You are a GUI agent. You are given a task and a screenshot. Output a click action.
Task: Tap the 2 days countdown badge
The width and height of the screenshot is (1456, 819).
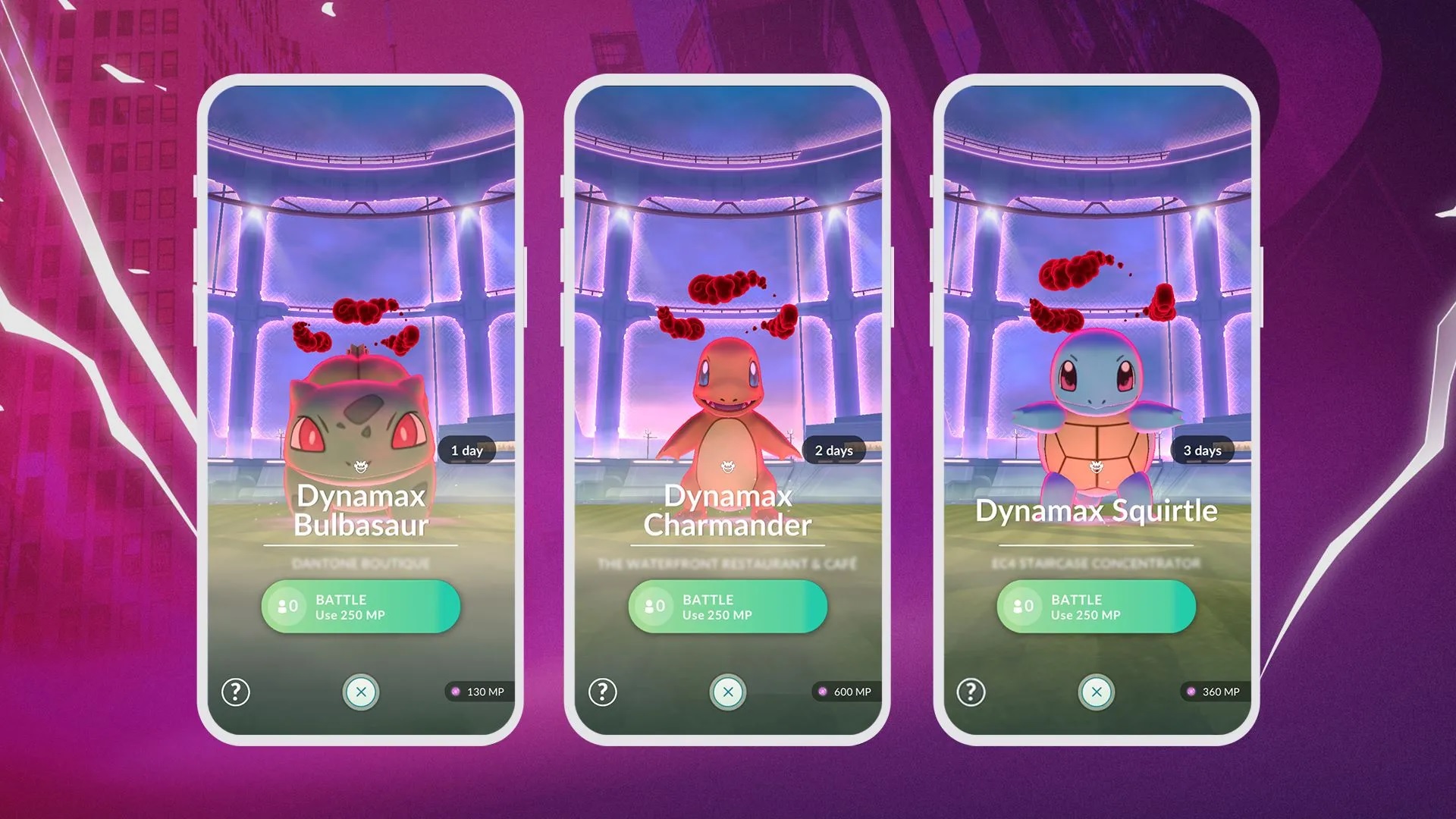tap(835, 450)
